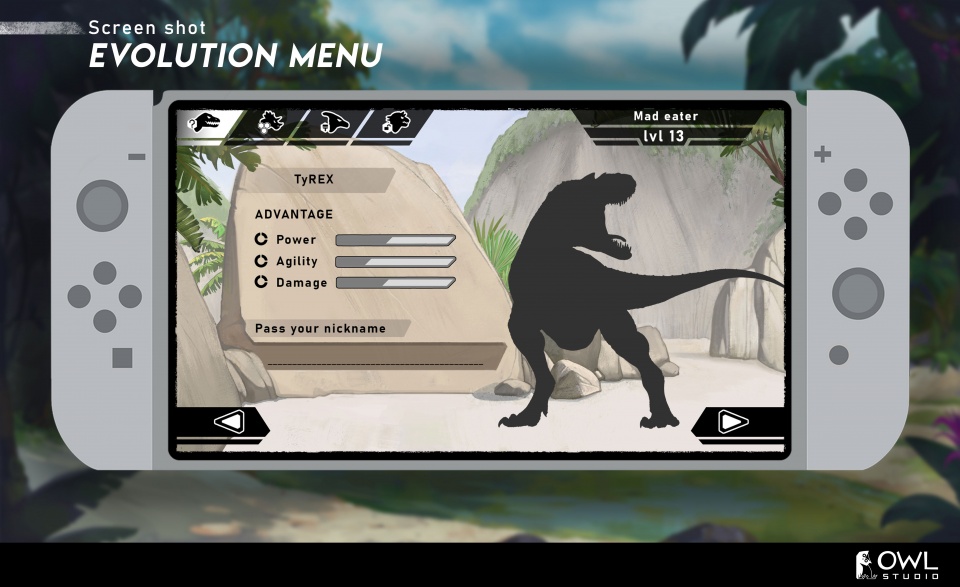Switch to the triceratops head tab
This screenshot has height=587, width=960.
point(271,123)
